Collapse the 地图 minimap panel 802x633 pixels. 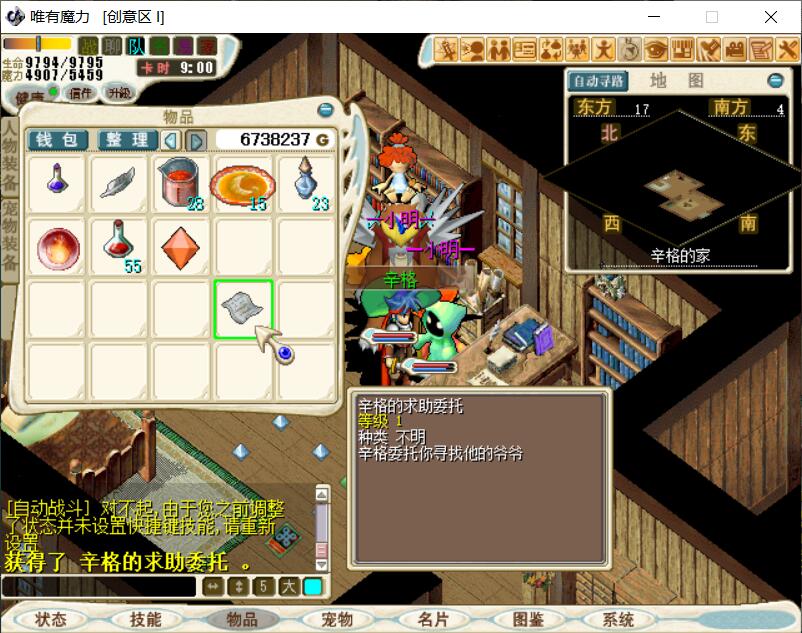[775, 81]
